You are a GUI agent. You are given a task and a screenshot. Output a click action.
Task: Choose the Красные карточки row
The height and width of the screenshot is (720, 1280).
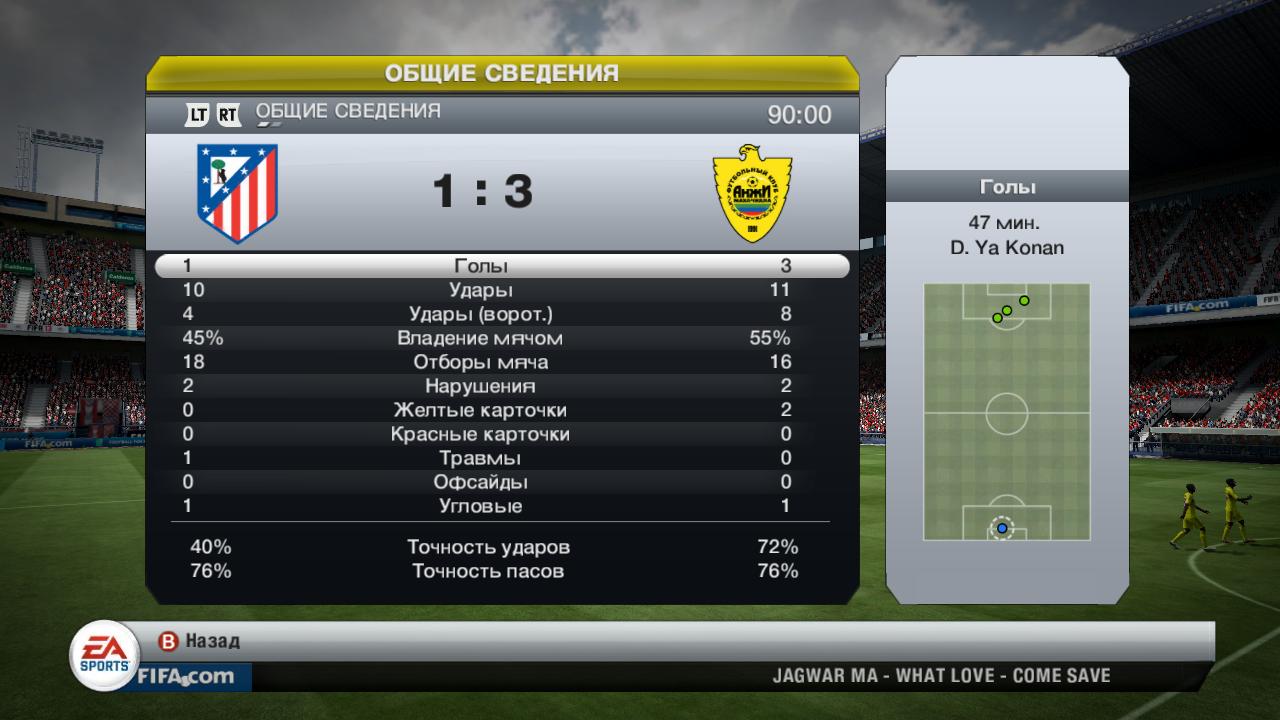pyautogui.click(x=481, y=434)
